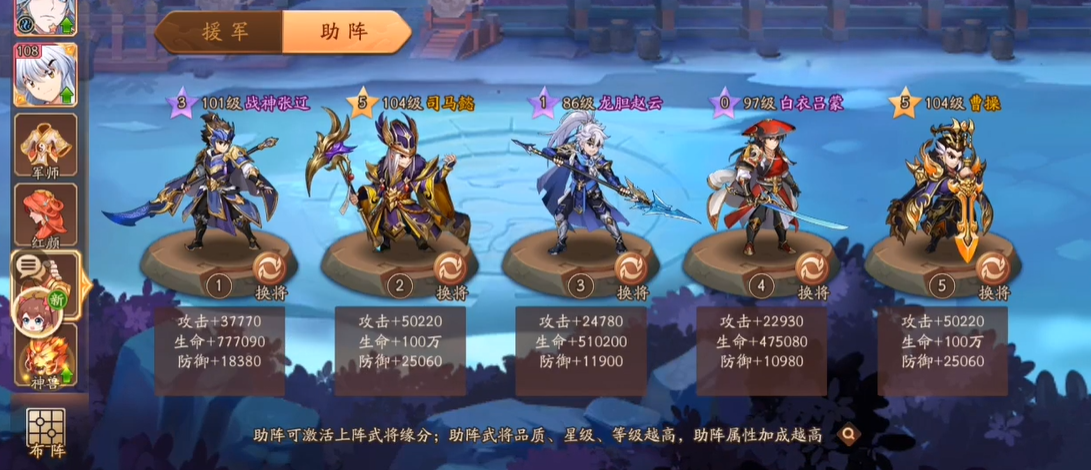
Task: Select the white-haired level 108 hero portrait
Action: point(45,74)
